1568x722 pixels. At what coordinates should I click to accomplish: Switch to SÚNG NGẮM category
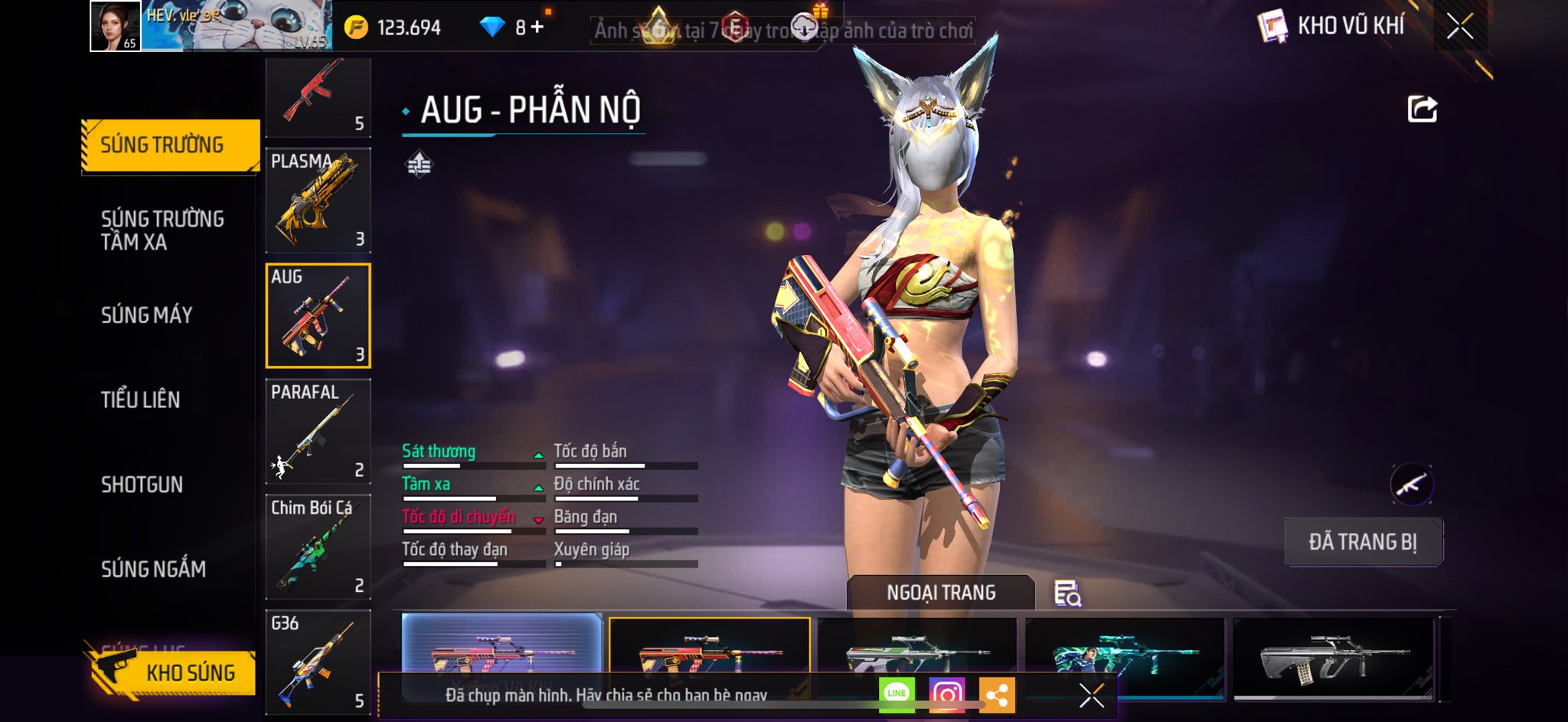pyautogui.click(x=153, y=569)
